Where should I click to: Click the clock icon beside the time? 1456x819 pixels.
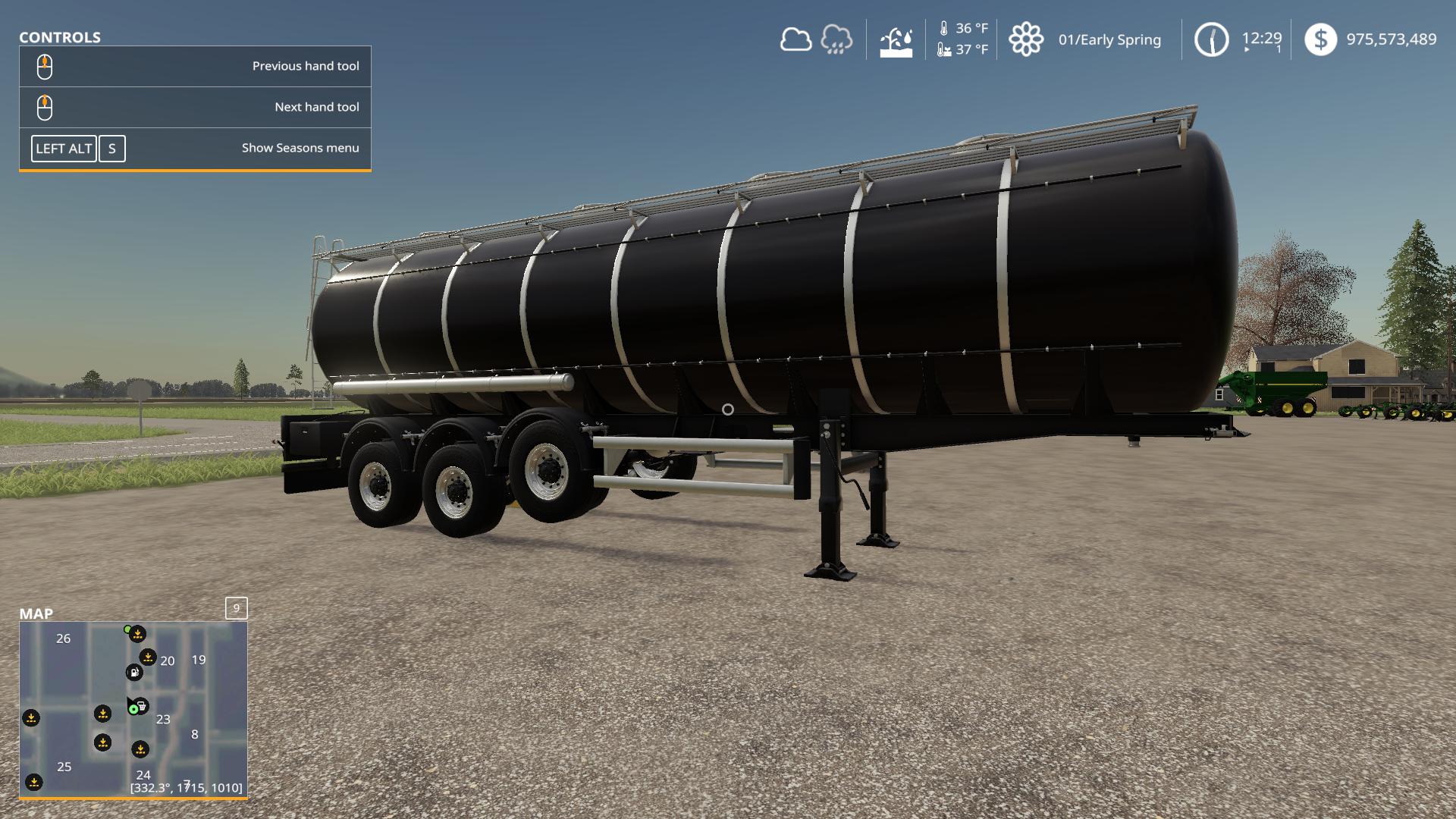(x=1211, y=39)
